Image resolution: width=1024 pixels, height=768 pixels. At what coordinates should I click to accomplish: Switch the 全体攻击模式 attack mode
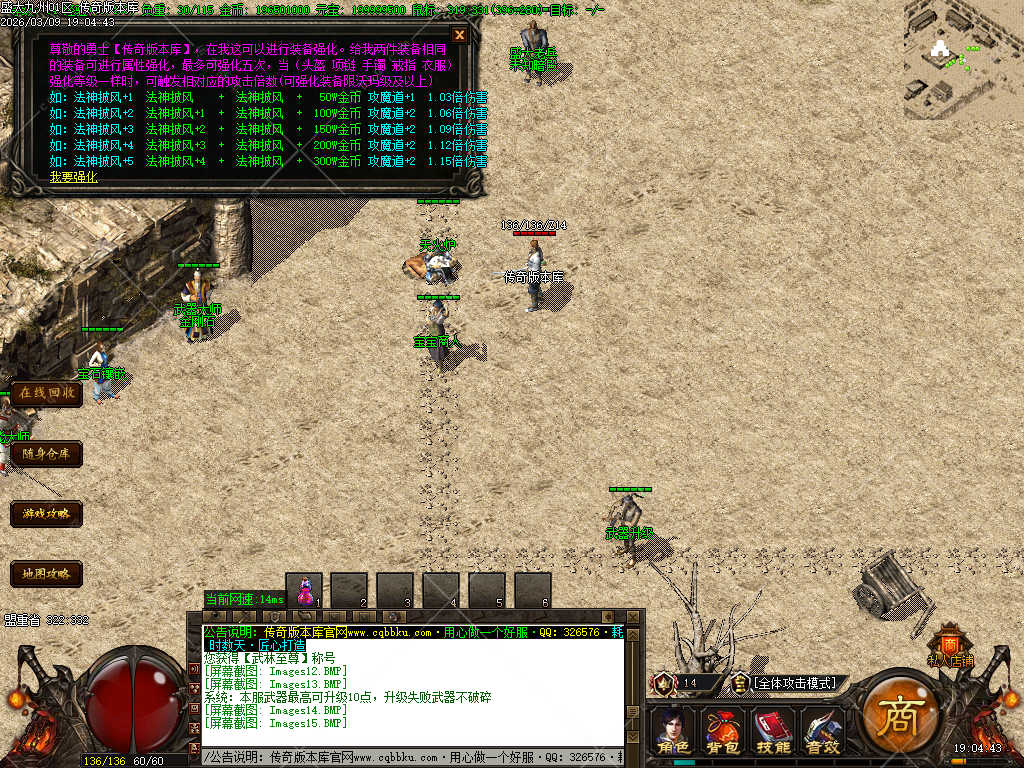tap(795, 683)
